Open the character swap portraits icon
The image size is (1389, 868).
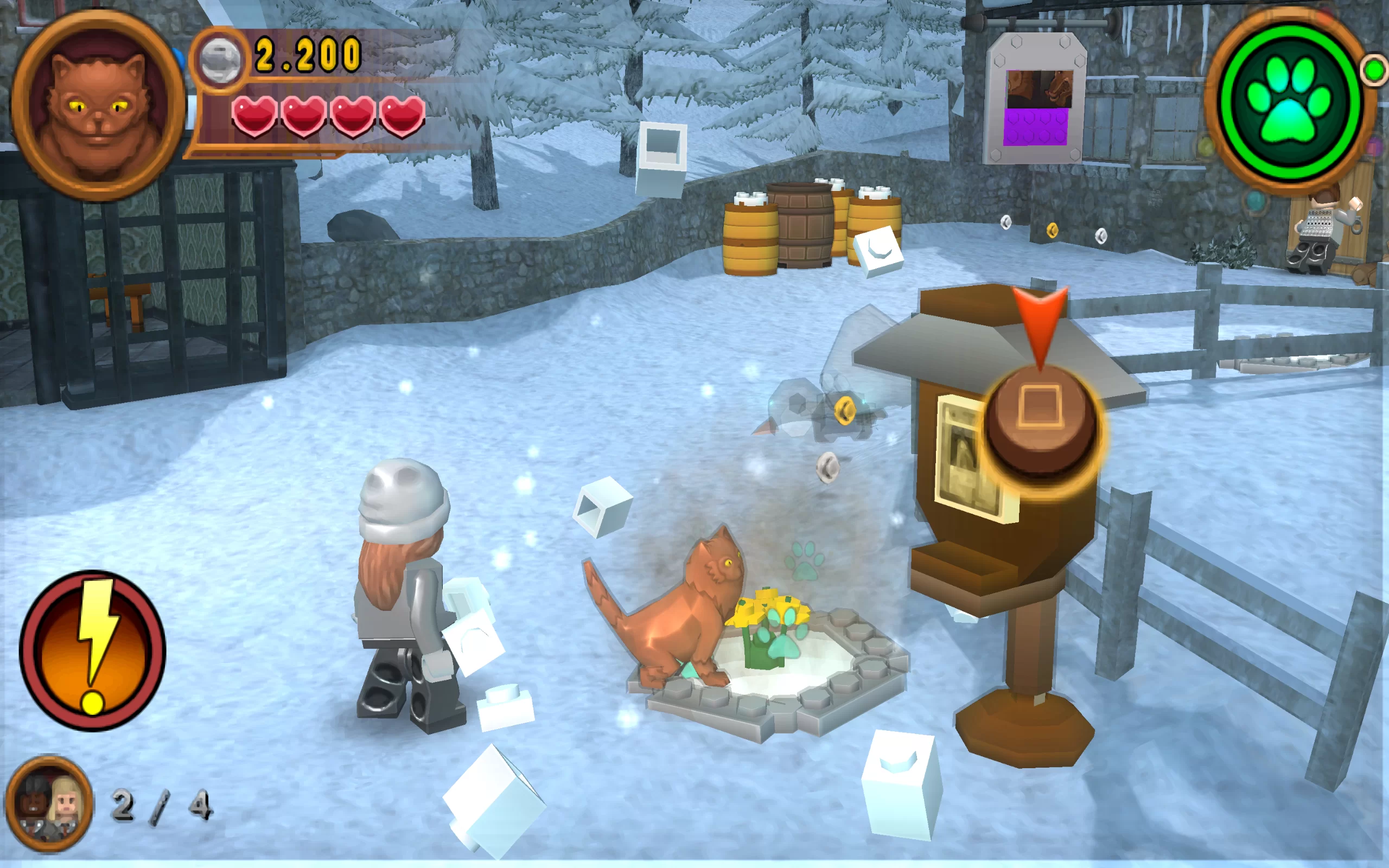(x=49, y=802)
